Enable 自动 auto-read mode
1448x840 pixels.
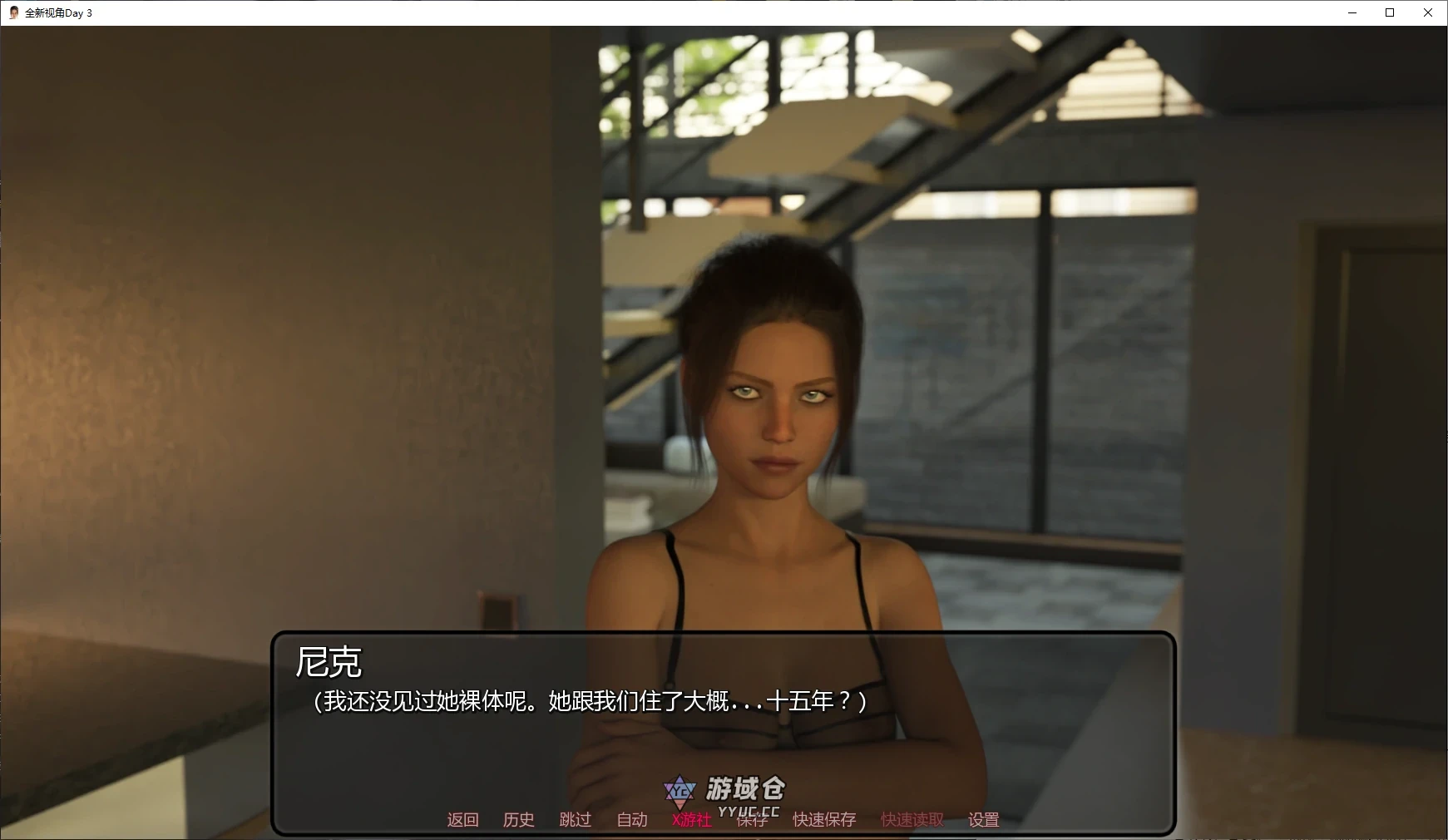pos(632,820)
